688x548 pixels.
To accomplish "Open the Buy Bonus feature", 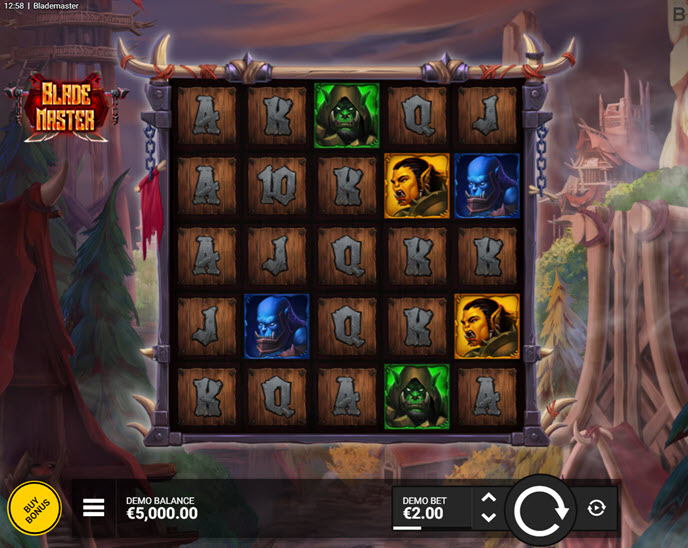I will point(35,510).
